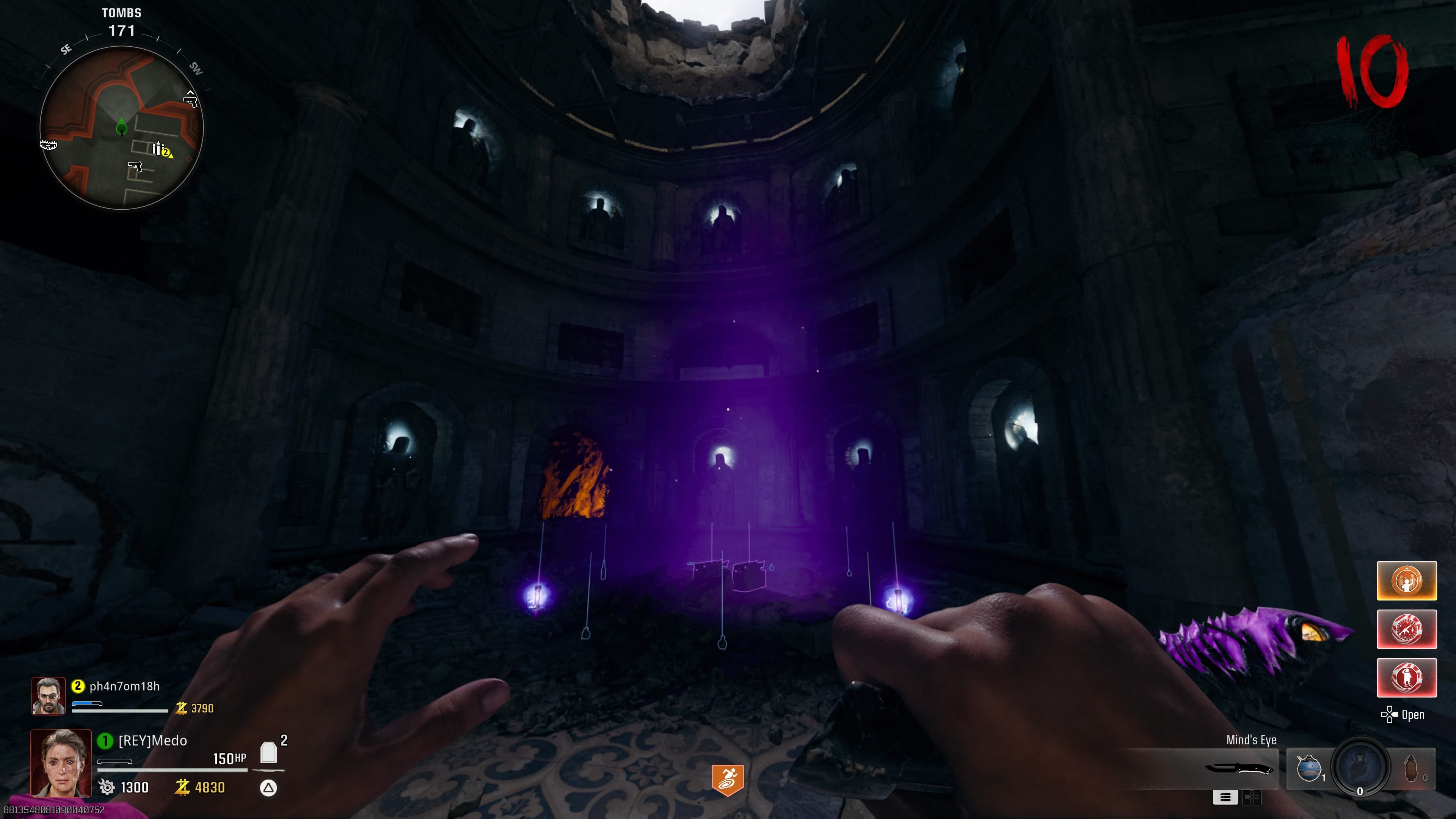Click the circular Aether Shroud field upgrade meter
This screenshot has height=819, width=1456.
coord(1359,770)
